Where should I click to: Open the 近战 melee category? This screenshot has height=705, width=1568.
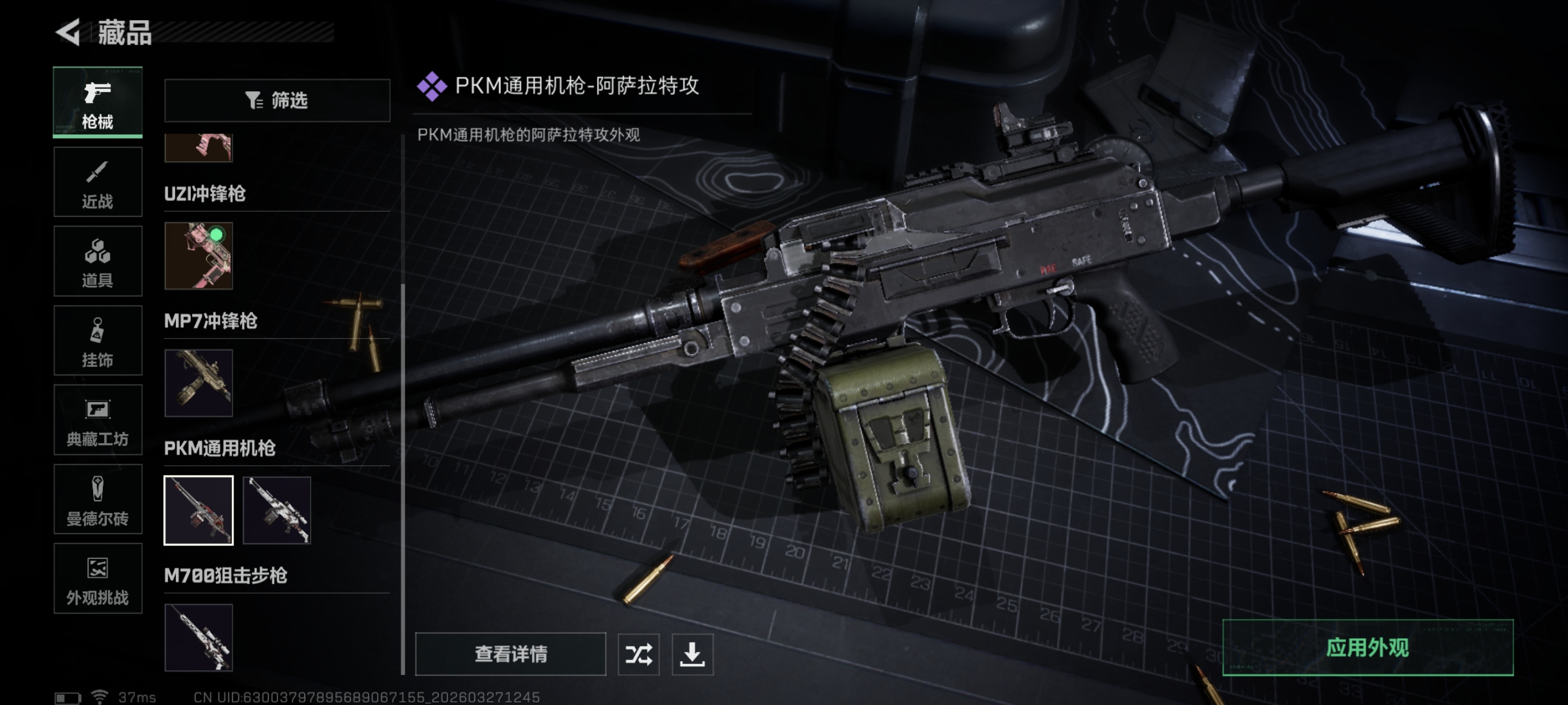click(x=97, y=182)
